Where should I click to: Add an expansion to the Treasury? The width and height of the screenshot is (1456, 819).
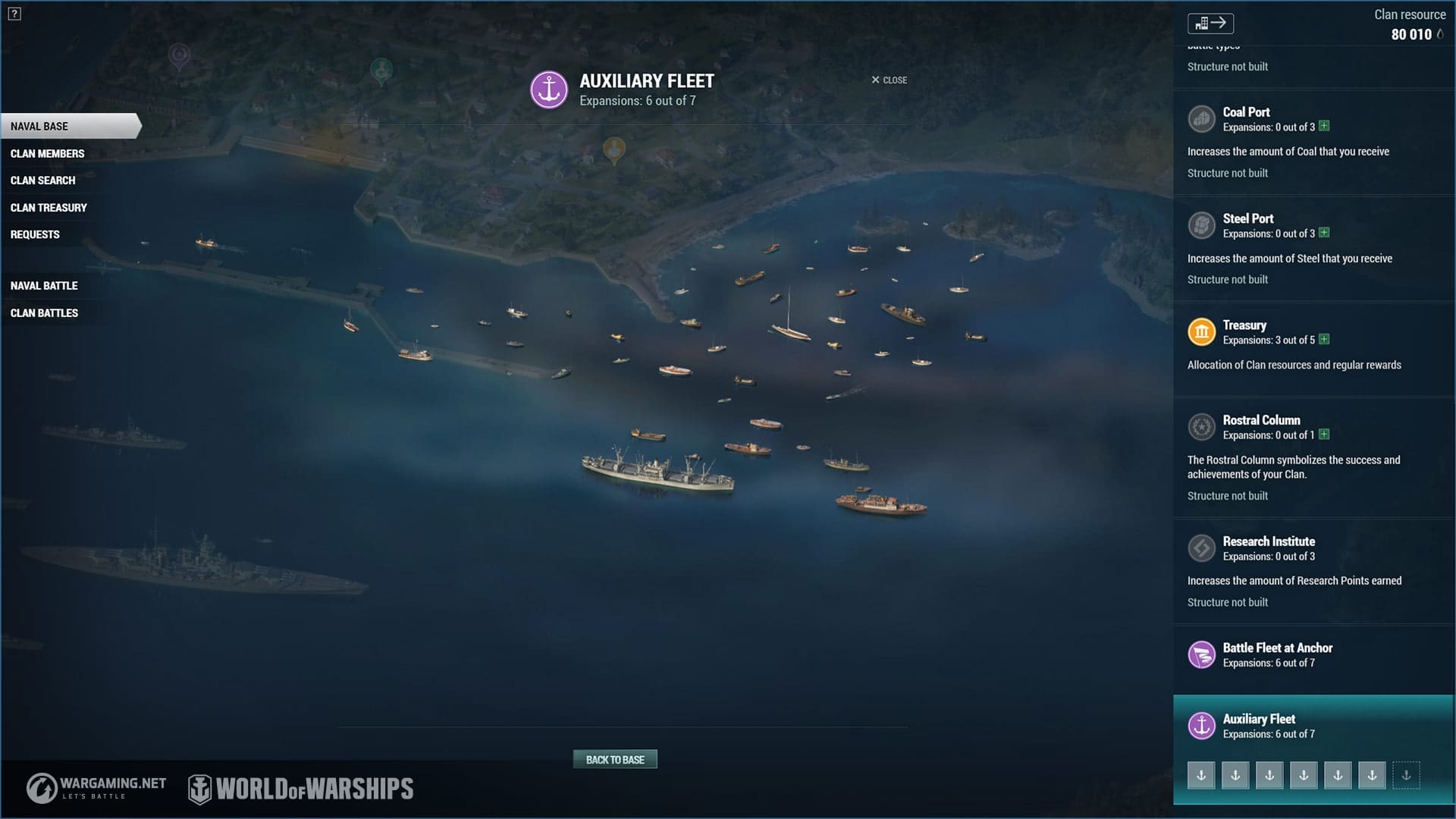(1324, 339)
